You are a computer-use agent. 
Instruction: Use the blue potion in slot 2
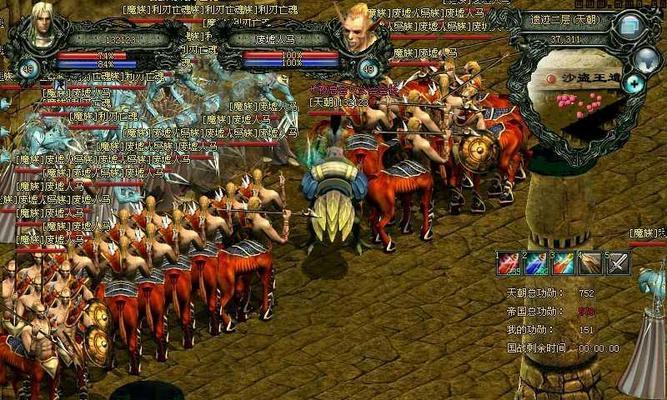click(x=536, y=263)
